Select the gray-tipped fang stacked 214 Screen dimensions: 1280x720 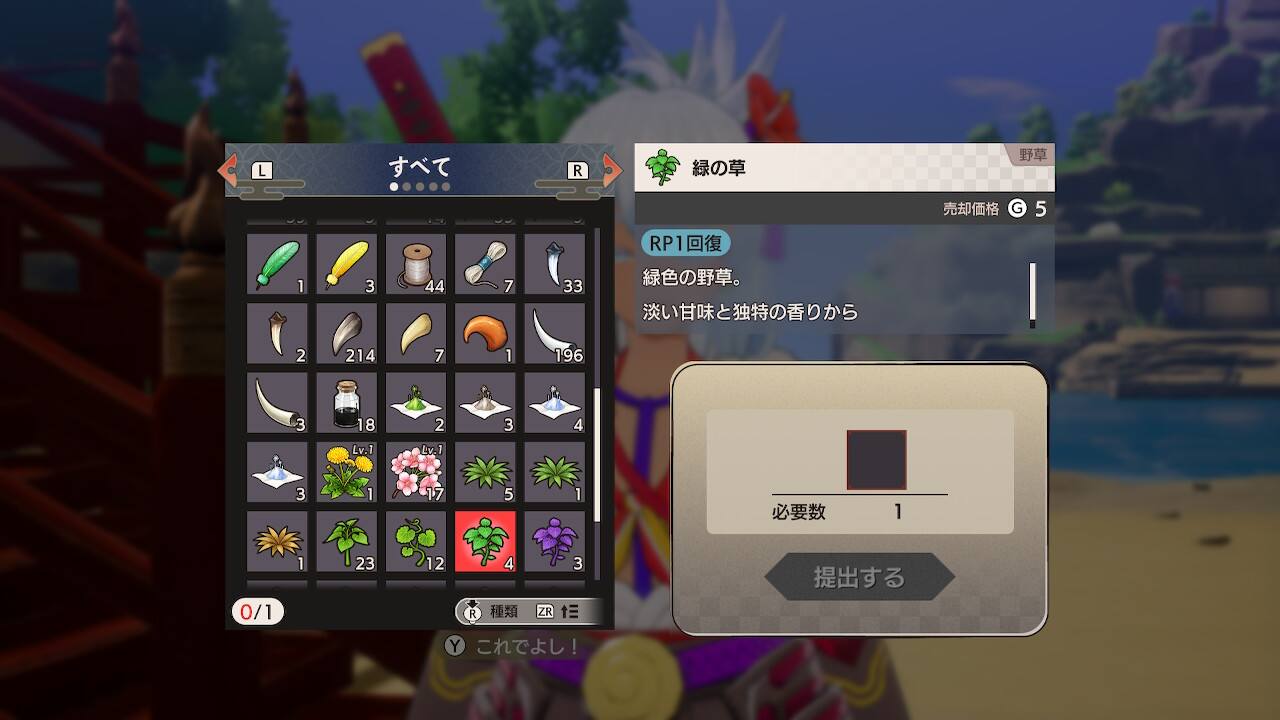(x=347, y=333)
